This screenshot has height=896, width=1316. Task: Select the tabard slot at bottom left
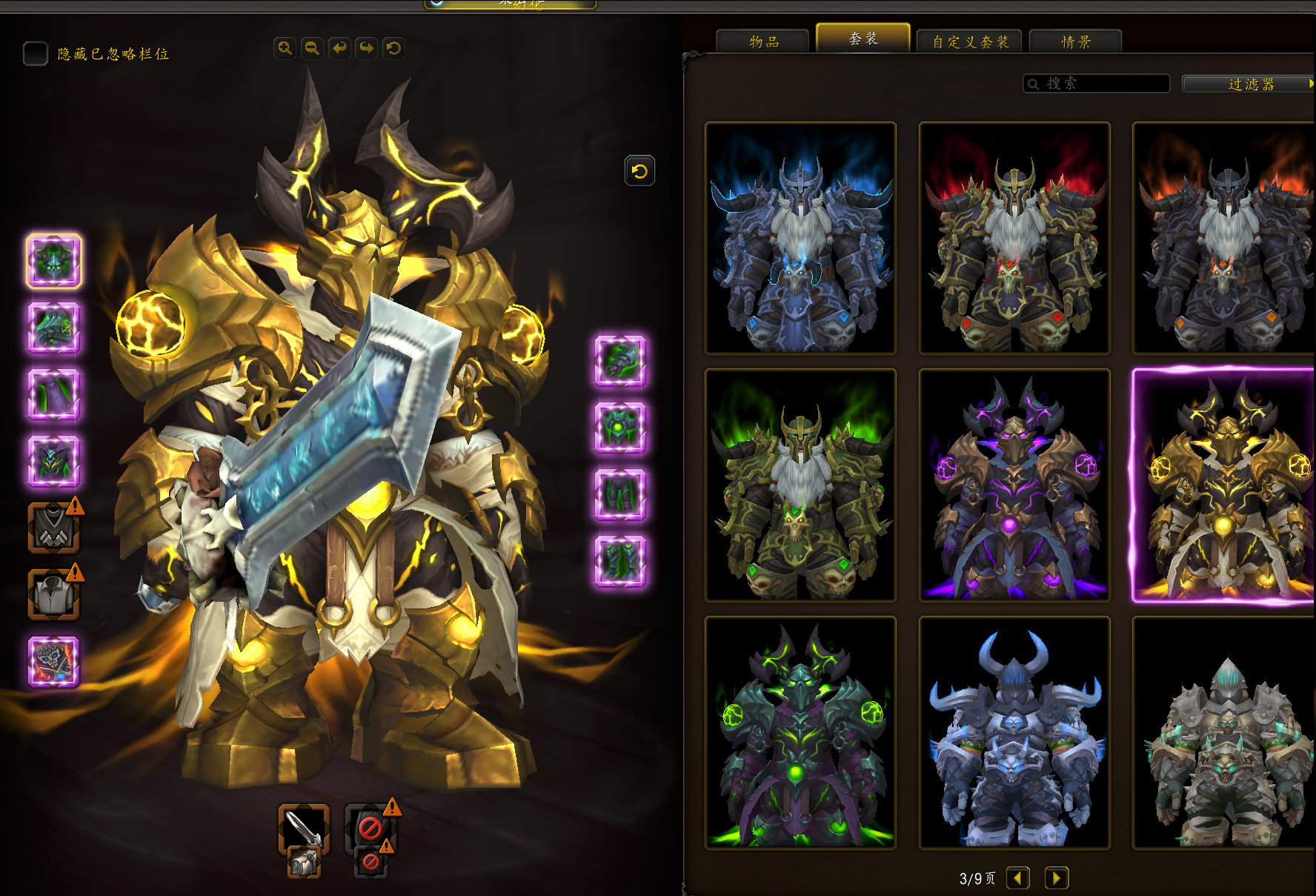click(53, 662)
